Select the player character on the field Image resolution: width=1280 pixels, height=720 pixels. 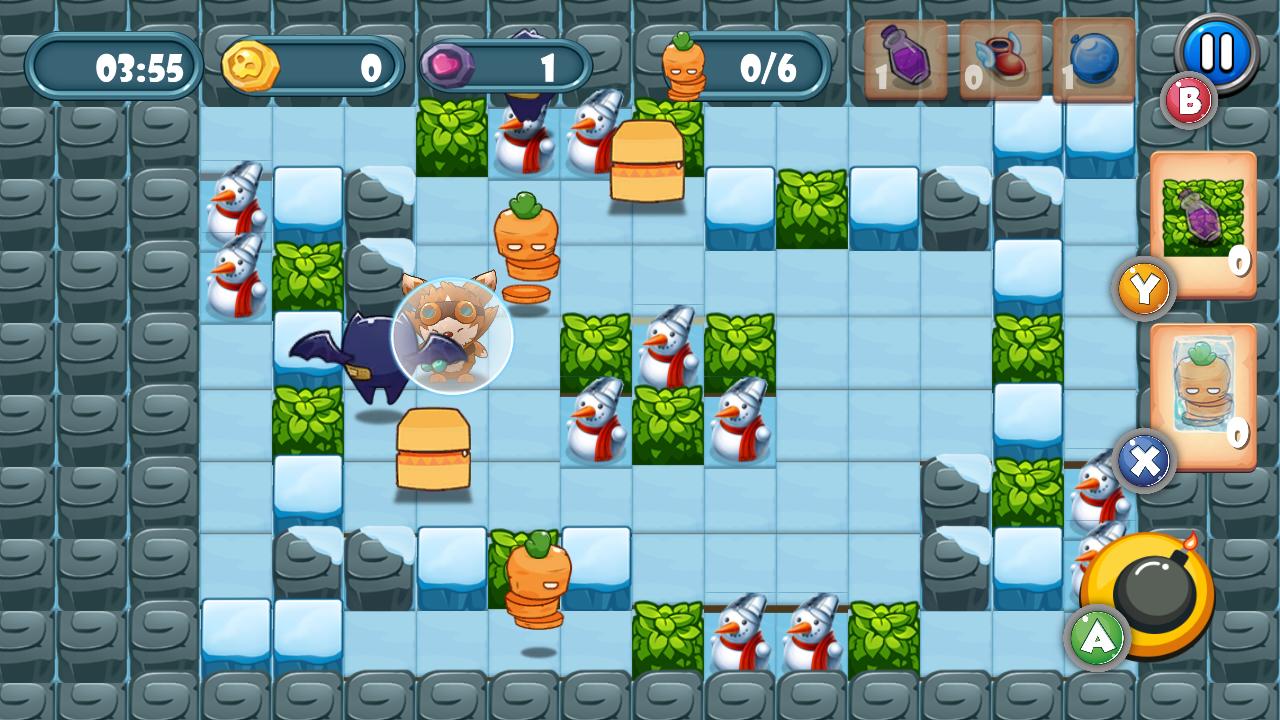(452, 335)
